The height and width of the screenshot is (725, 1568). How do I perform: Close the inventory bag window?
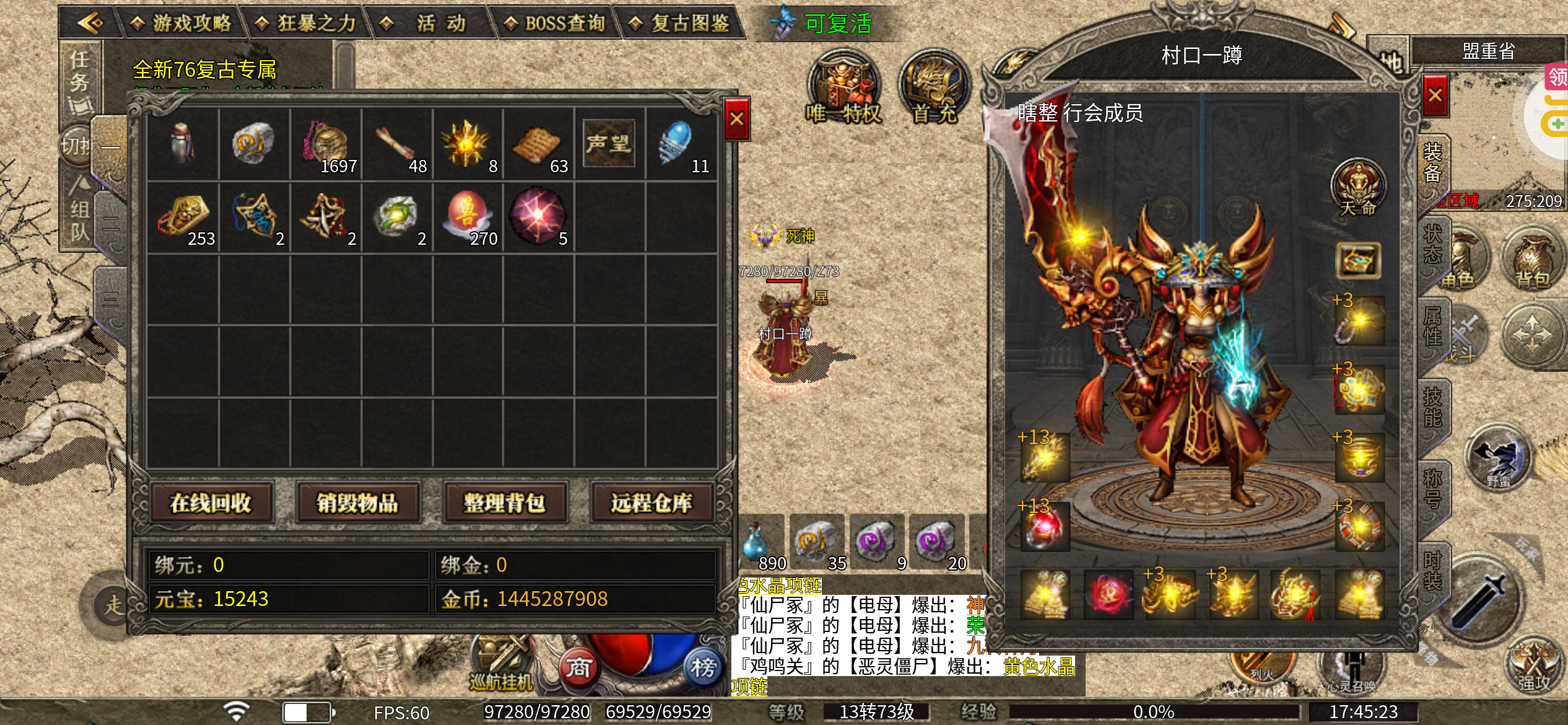tap(736, 118)
